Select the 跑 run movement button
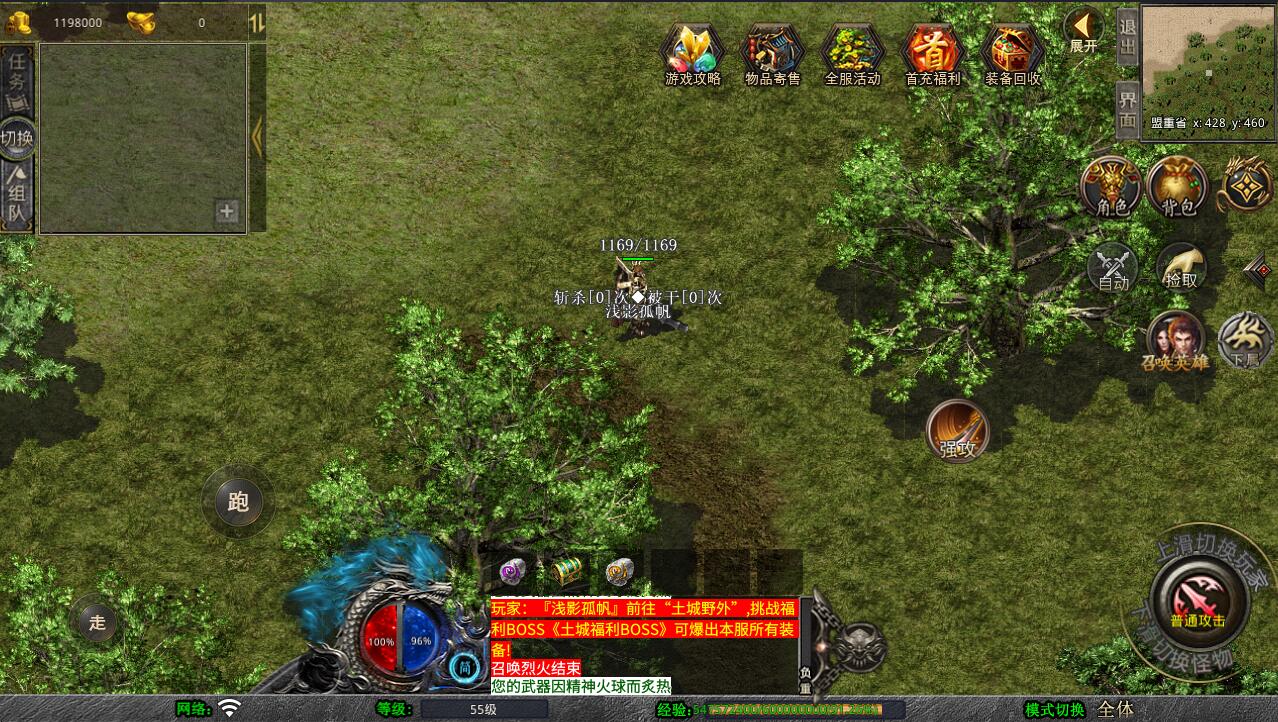 pos(238,502)
